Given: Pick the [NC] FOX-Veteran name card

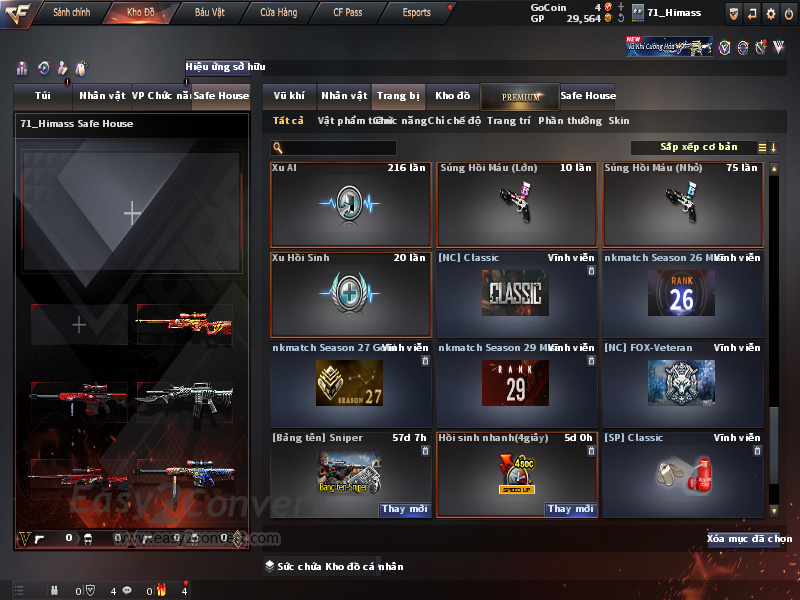Looking at the screenshot, I should point(682,384).
